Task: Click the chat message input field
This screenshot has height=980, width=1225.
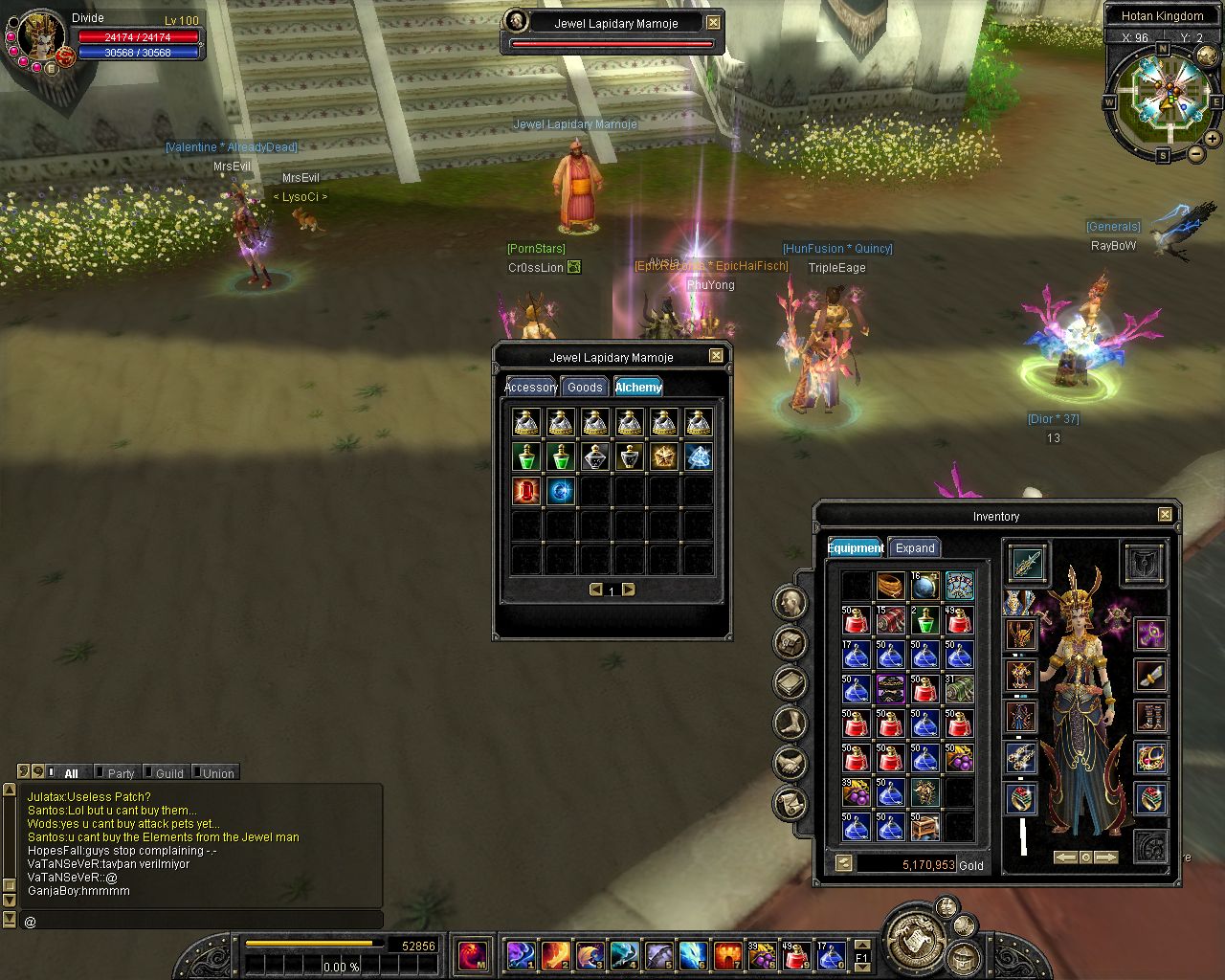Action: pos(201,921)
